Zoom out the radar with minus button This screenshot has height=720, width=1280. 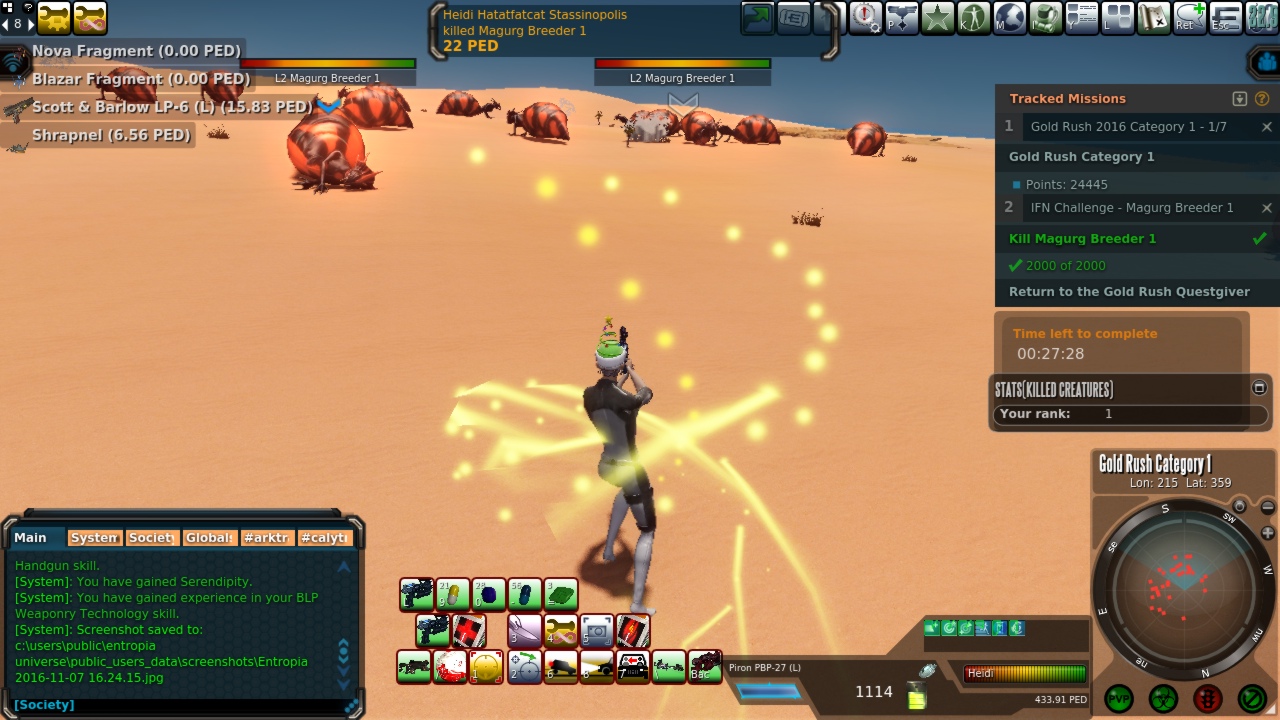point(1268,507)
